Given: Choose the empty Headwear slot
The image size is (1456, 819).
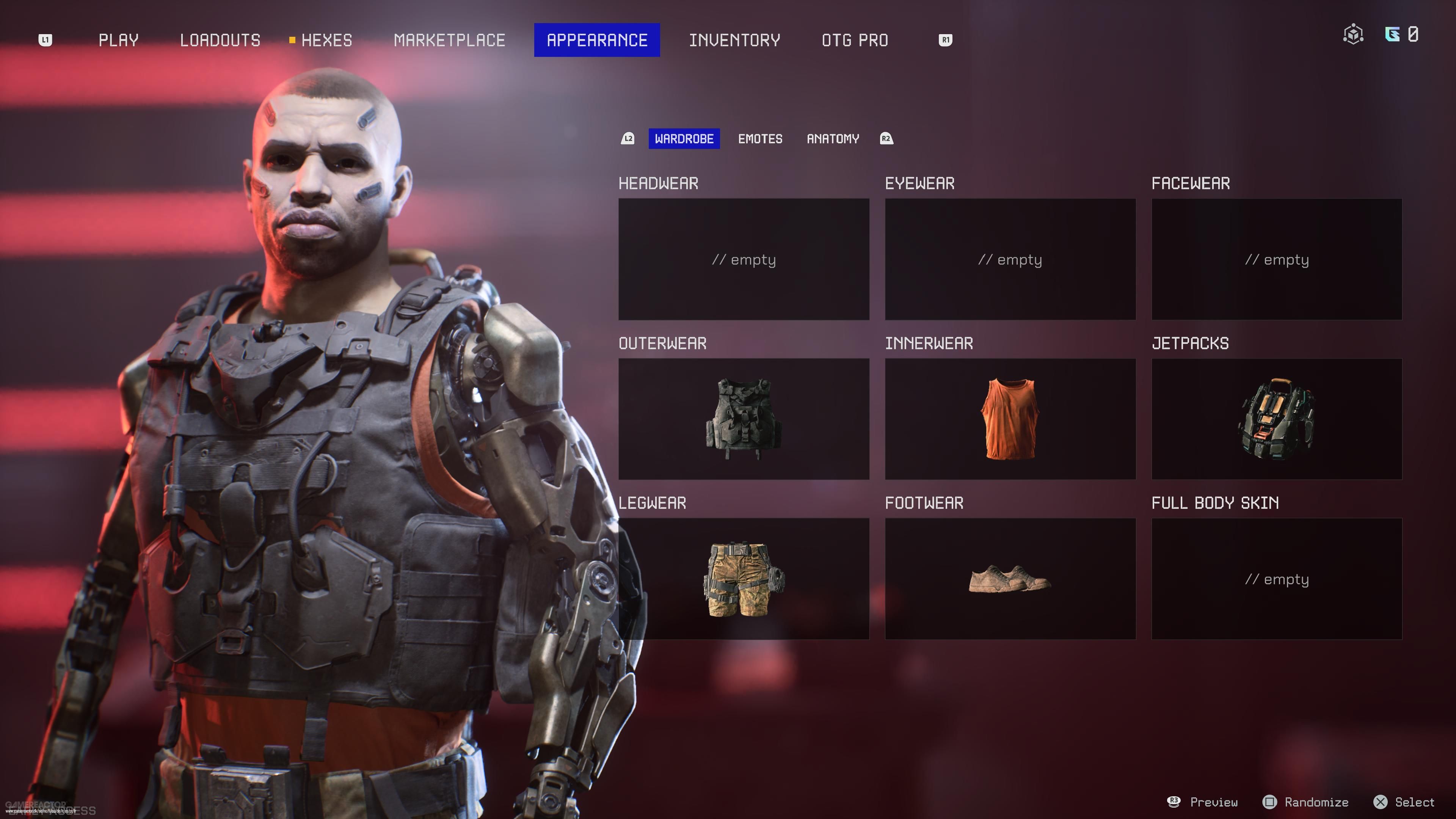Looking at the screenshot, I should coord(743,259).
